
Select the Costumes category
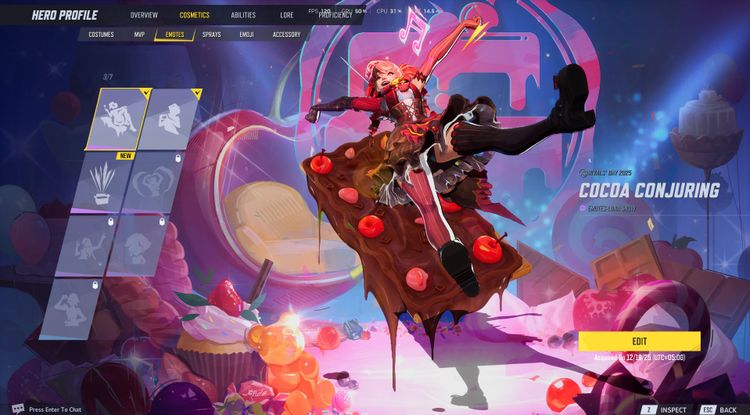[x=101, y=34]
